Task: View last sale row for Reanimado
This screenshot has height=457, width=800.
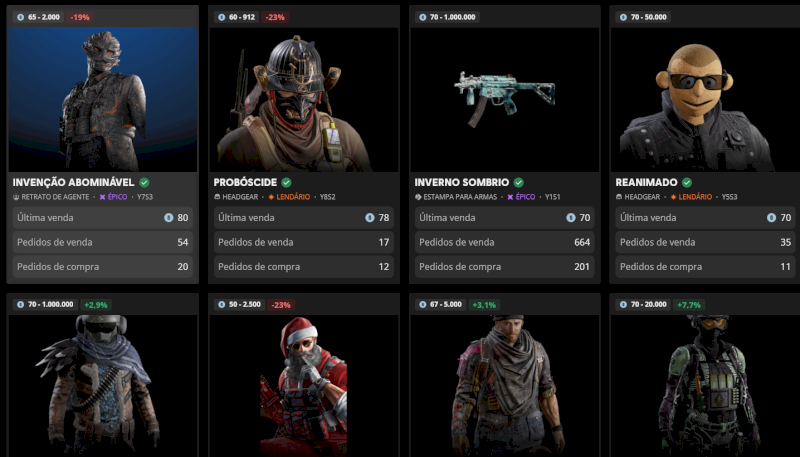Action: click(x=706, y=218)
